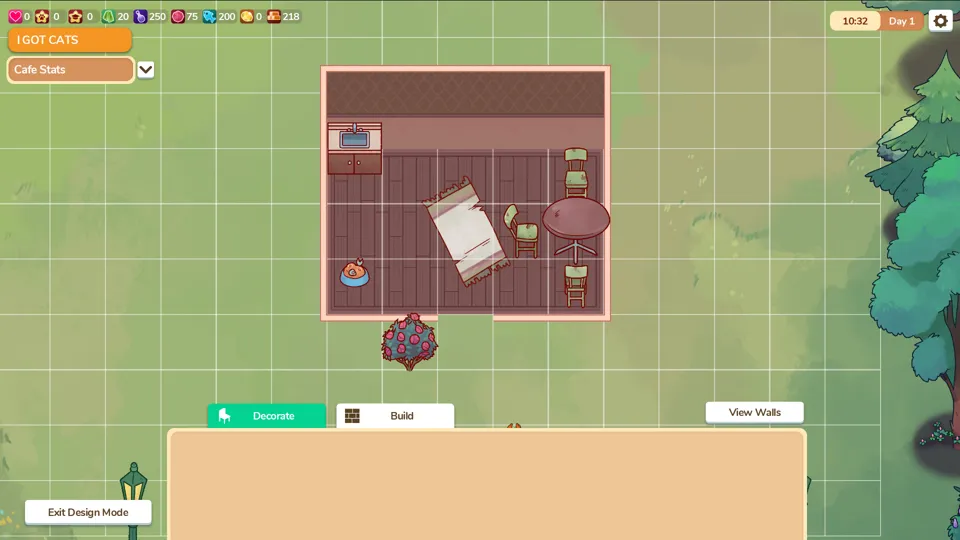Switch to the Decorate tab
Viewport: 960px width, 540px height.
click(266, 416)
